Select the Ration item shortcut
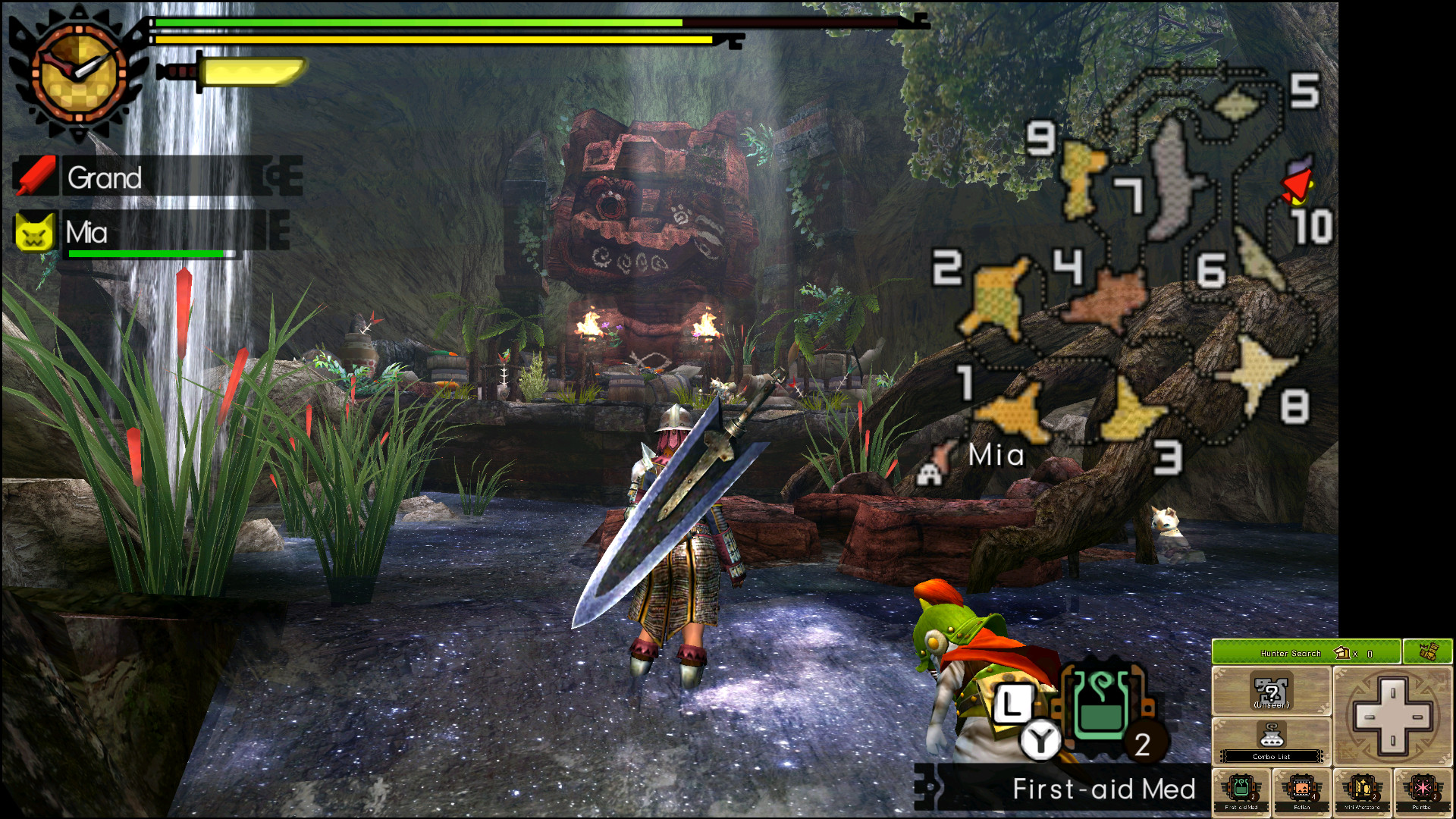Viewport: 1456px width, 819px height. pyautogui.click(x=1301, y=792)
